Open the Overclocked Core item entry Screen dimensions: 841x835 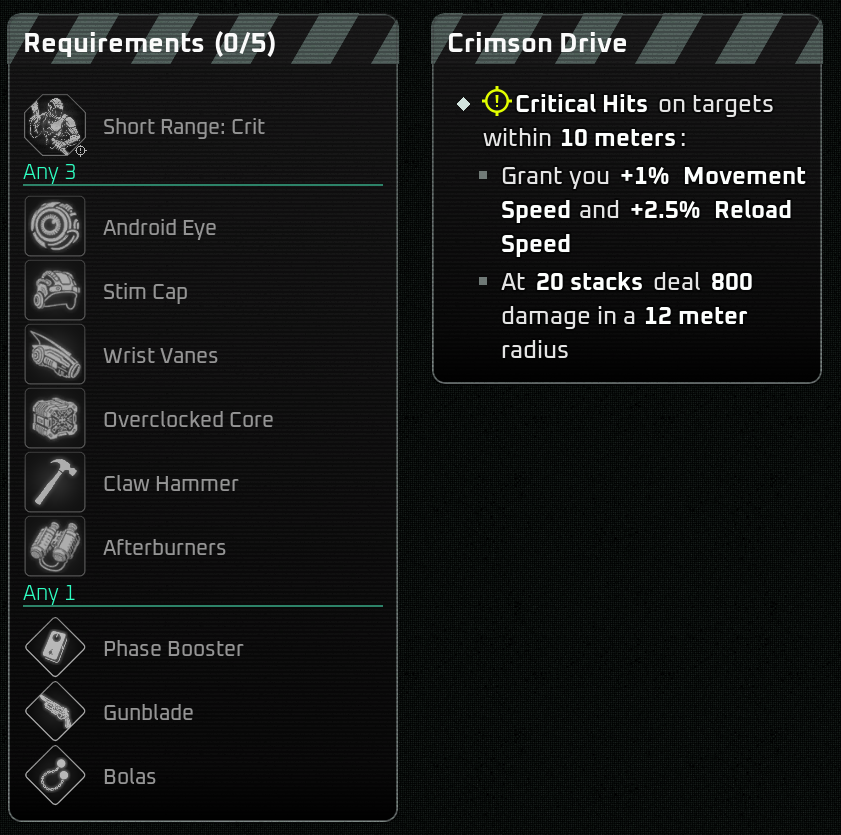point(54,419)
